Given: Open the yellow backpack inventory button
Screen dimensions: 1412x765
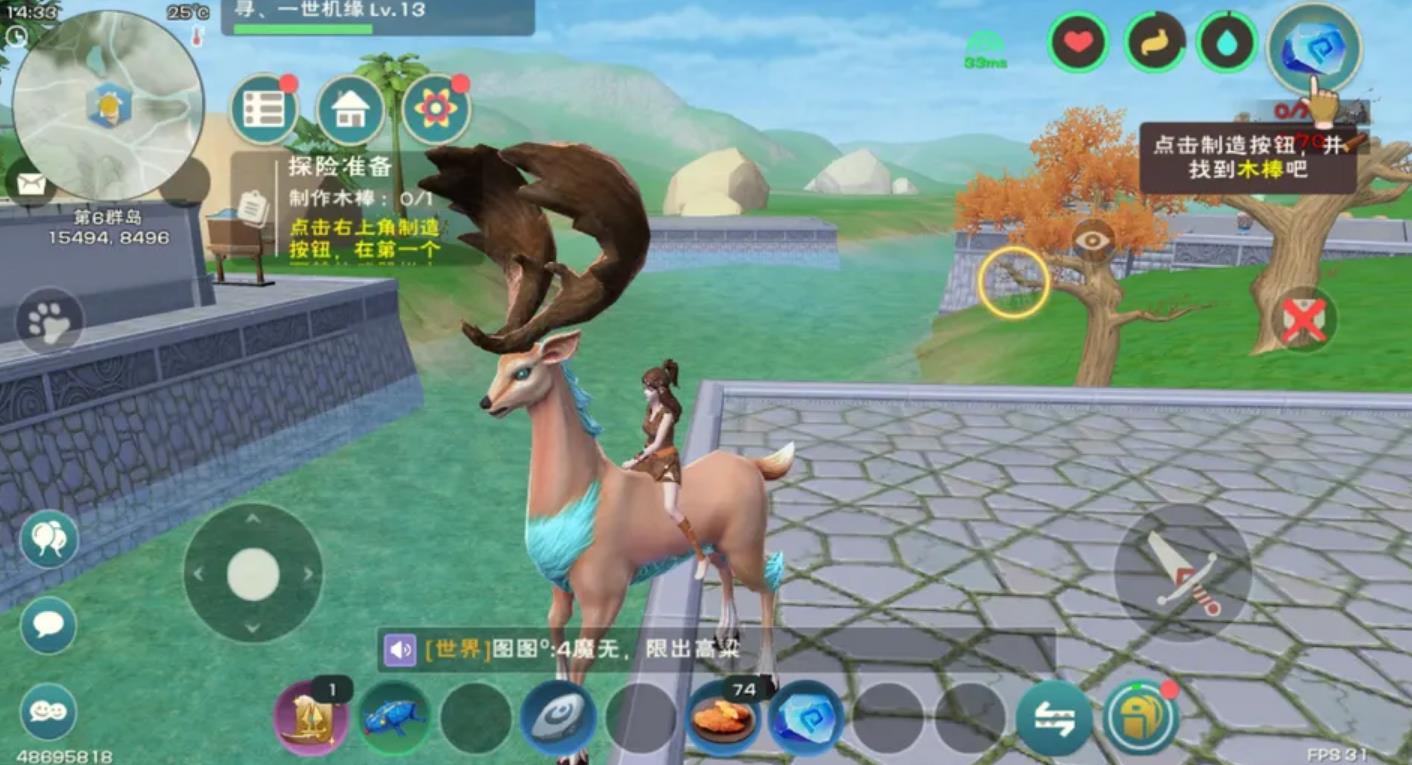Looking at the screenshot, I should [x=1140, y=718].
